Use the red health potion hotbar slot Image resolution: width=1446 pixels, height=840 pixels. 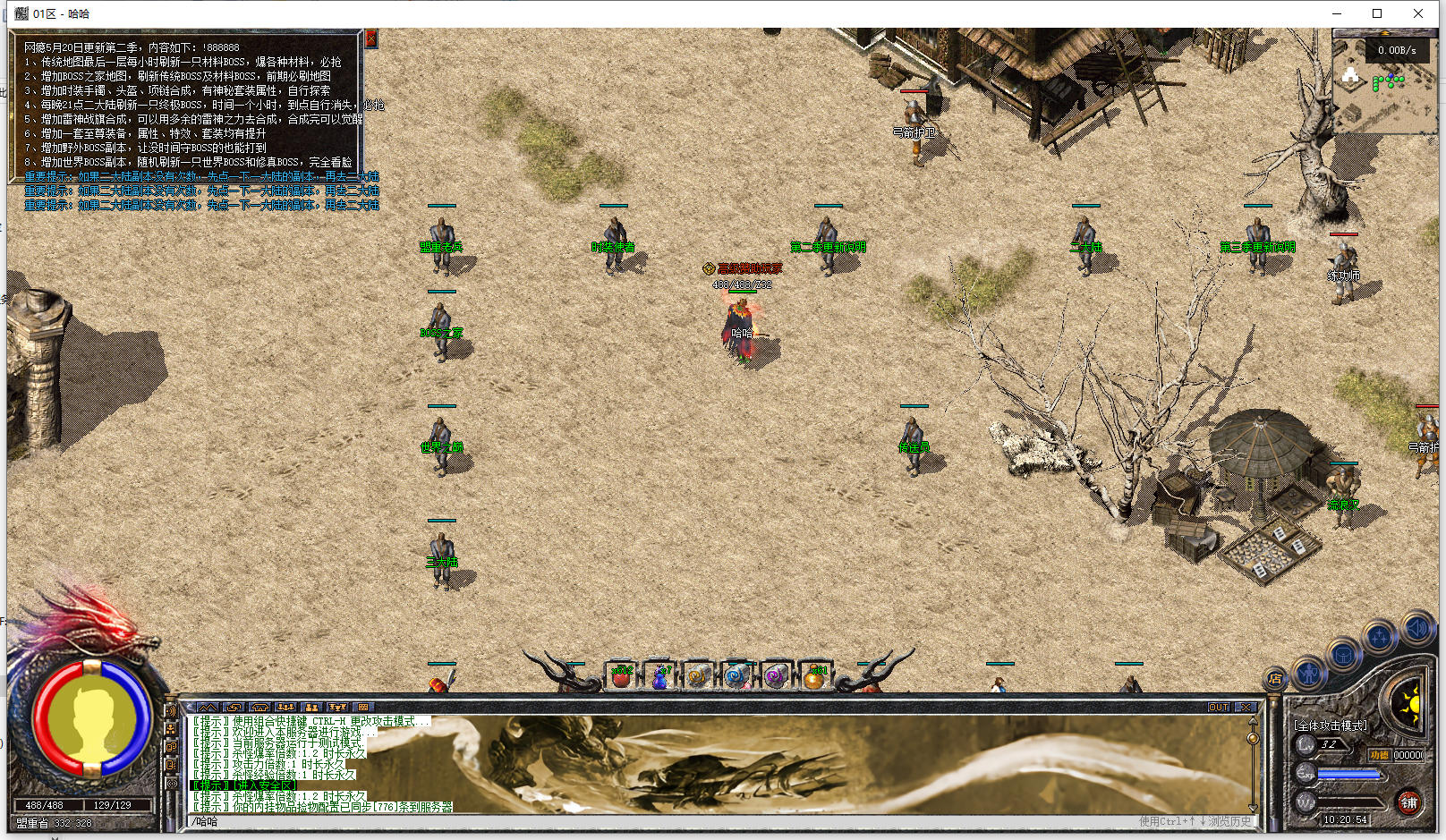click(x=621, y=676)
